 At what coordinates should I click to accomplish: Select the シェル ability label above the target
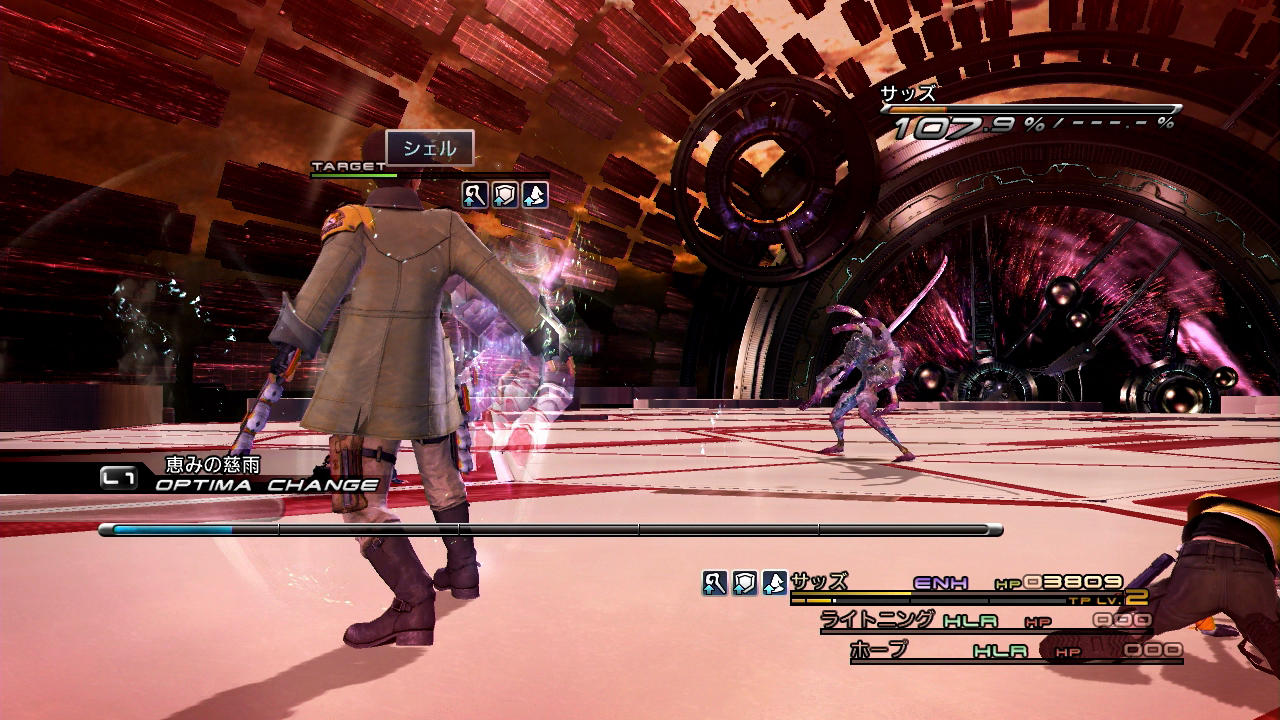tap(430, 149)
